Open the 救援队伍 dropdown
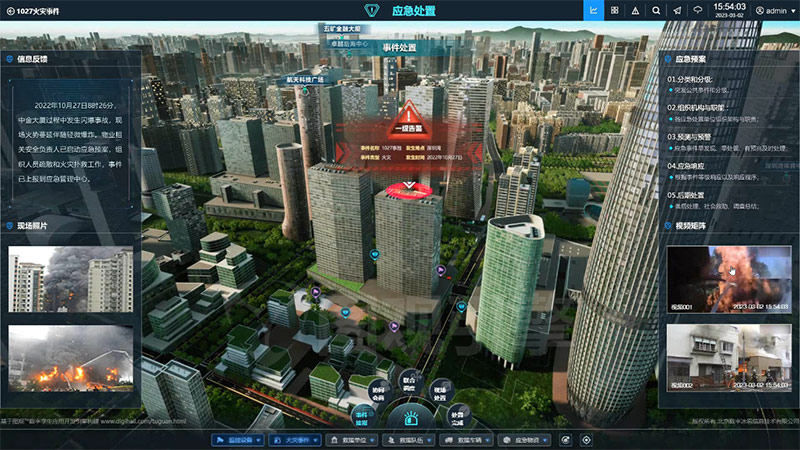 click(409, 440)
